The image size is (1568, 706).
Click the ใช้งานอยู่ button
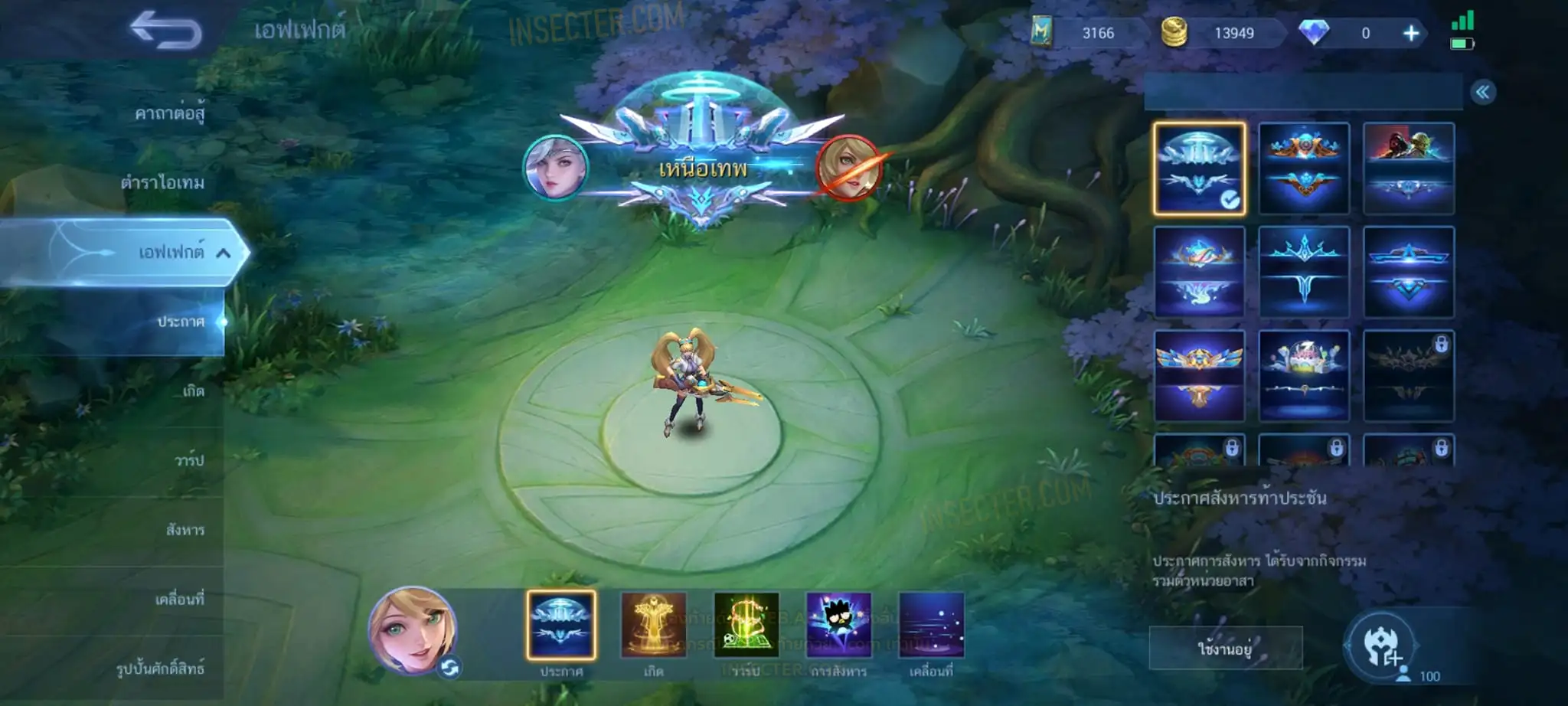pos(1225,649)
